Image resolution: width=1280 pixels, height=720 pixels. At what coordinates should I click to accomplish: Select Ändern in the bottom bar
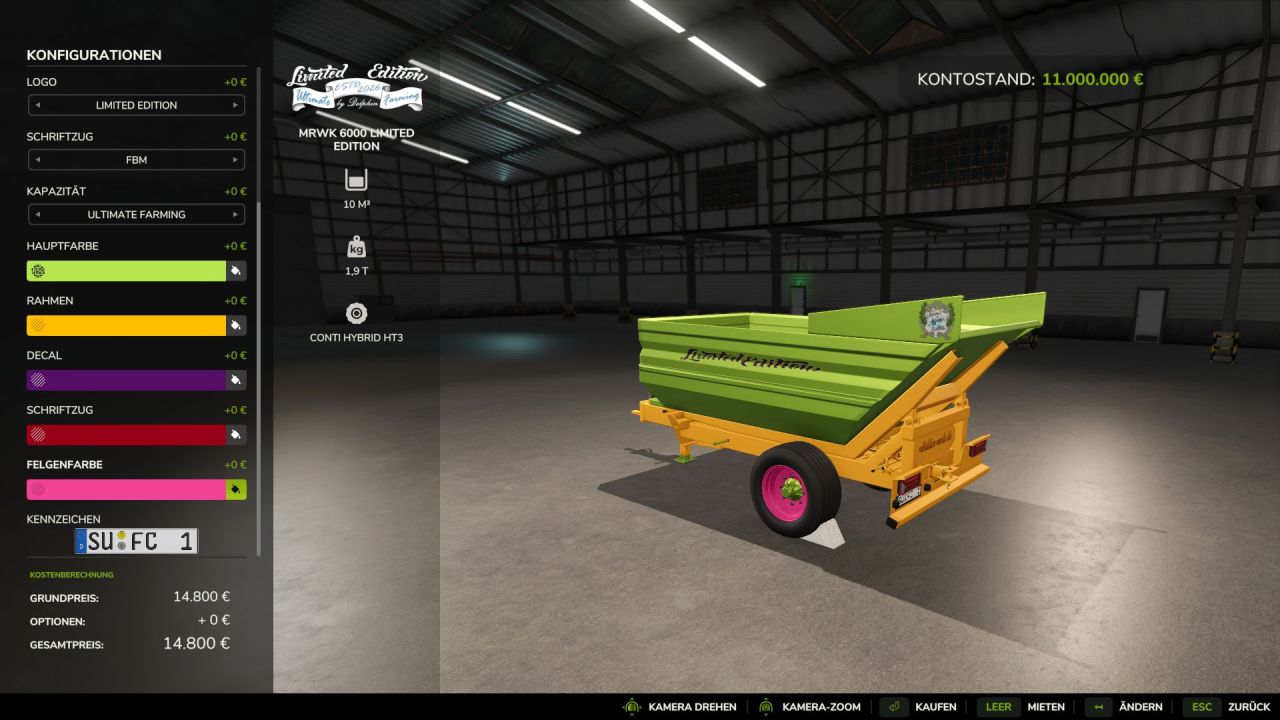pos(1140,706)
